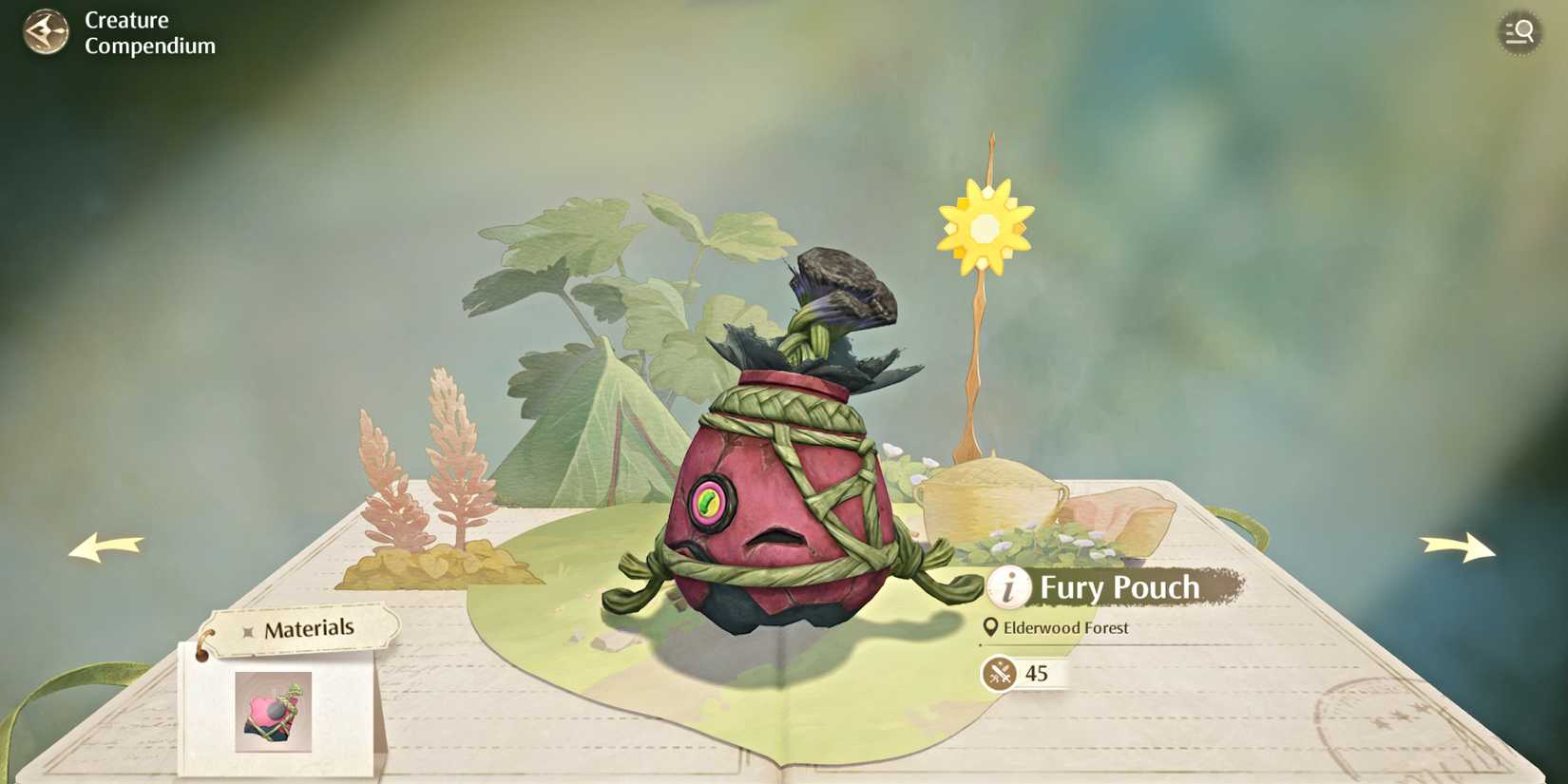Click the location pin near Elderwood Forest
Screen dimensions: 1568x784
(x=991, y=627)
